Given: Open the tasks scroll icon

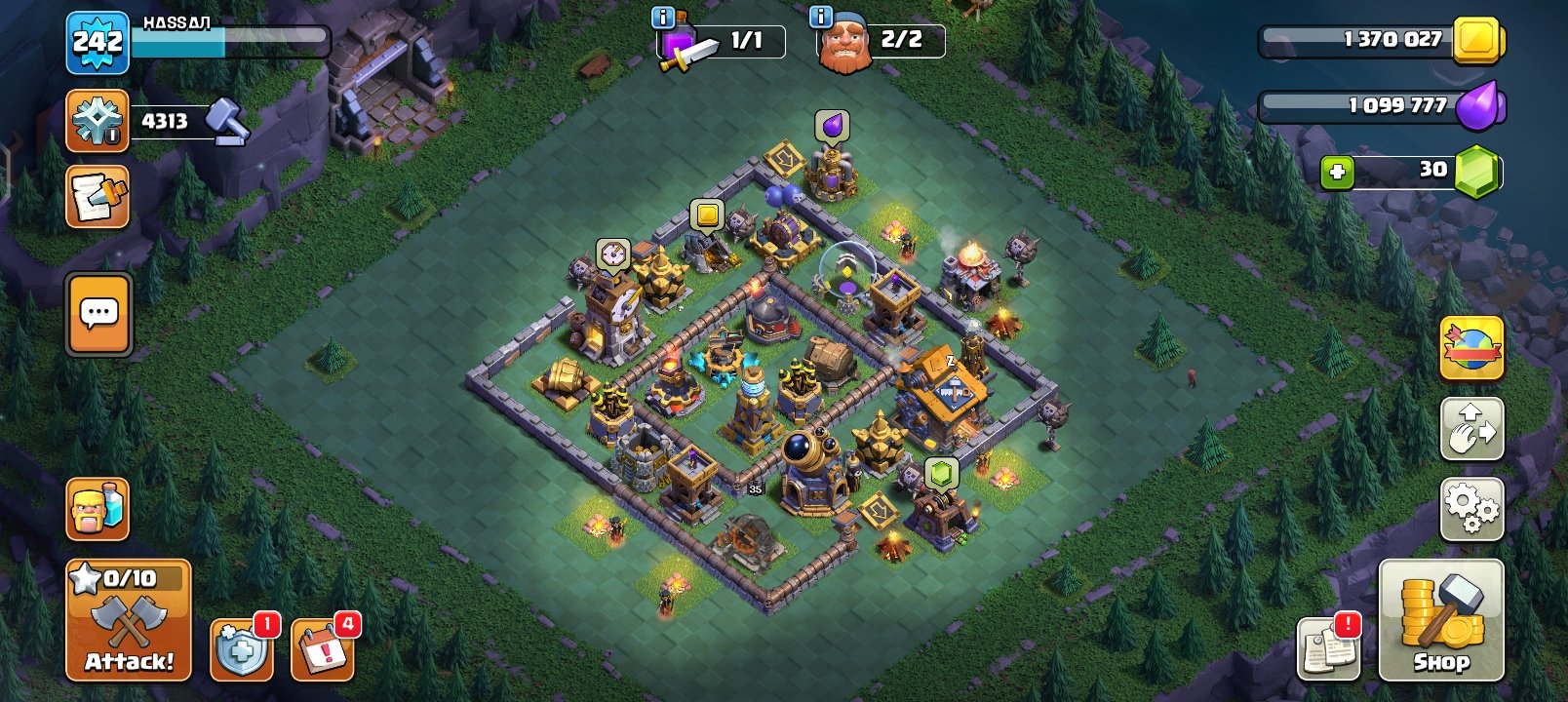Looking at the screenshot, I should tap(97, 194).
